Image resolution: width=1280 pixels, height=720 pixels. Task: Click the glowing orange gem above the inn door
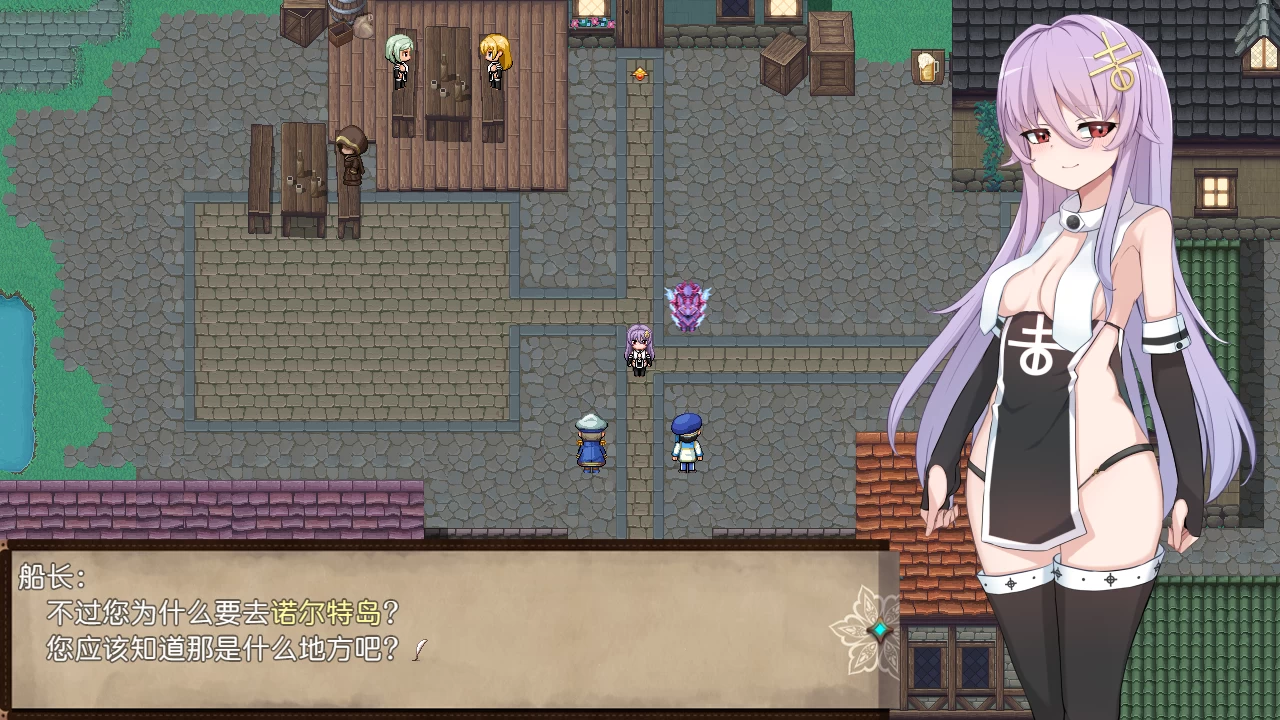click(638, 72)
